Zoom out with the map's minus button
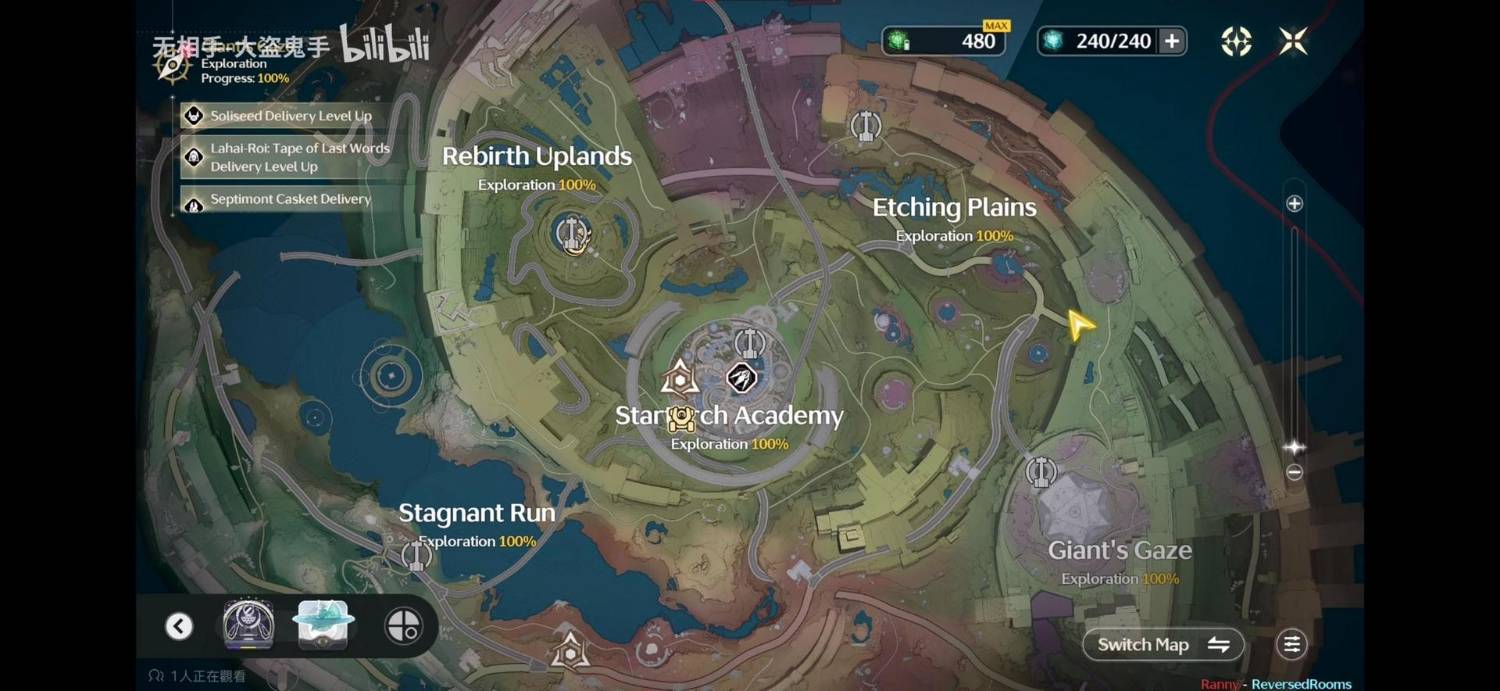Screen dimensions: 1500x691 (1294, 472)
